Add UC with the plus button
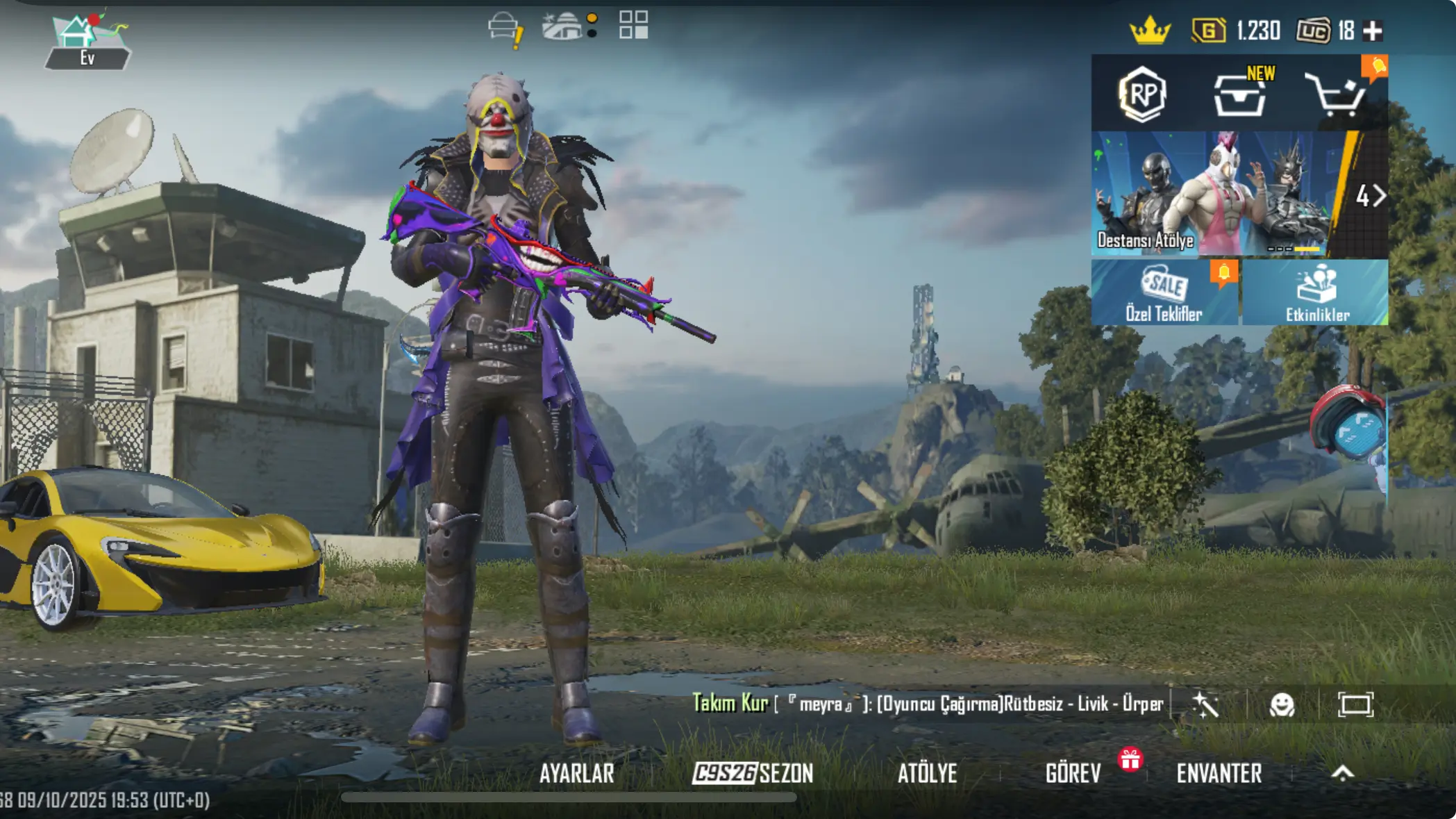The height and width of the screenshot is (819, 1456). (x=1373, y=31)
